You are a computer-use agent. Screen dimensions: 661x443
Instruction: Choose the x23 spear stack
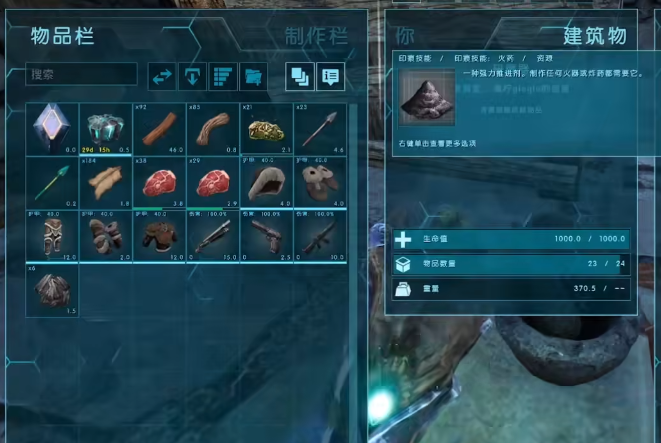click(320, 128)
